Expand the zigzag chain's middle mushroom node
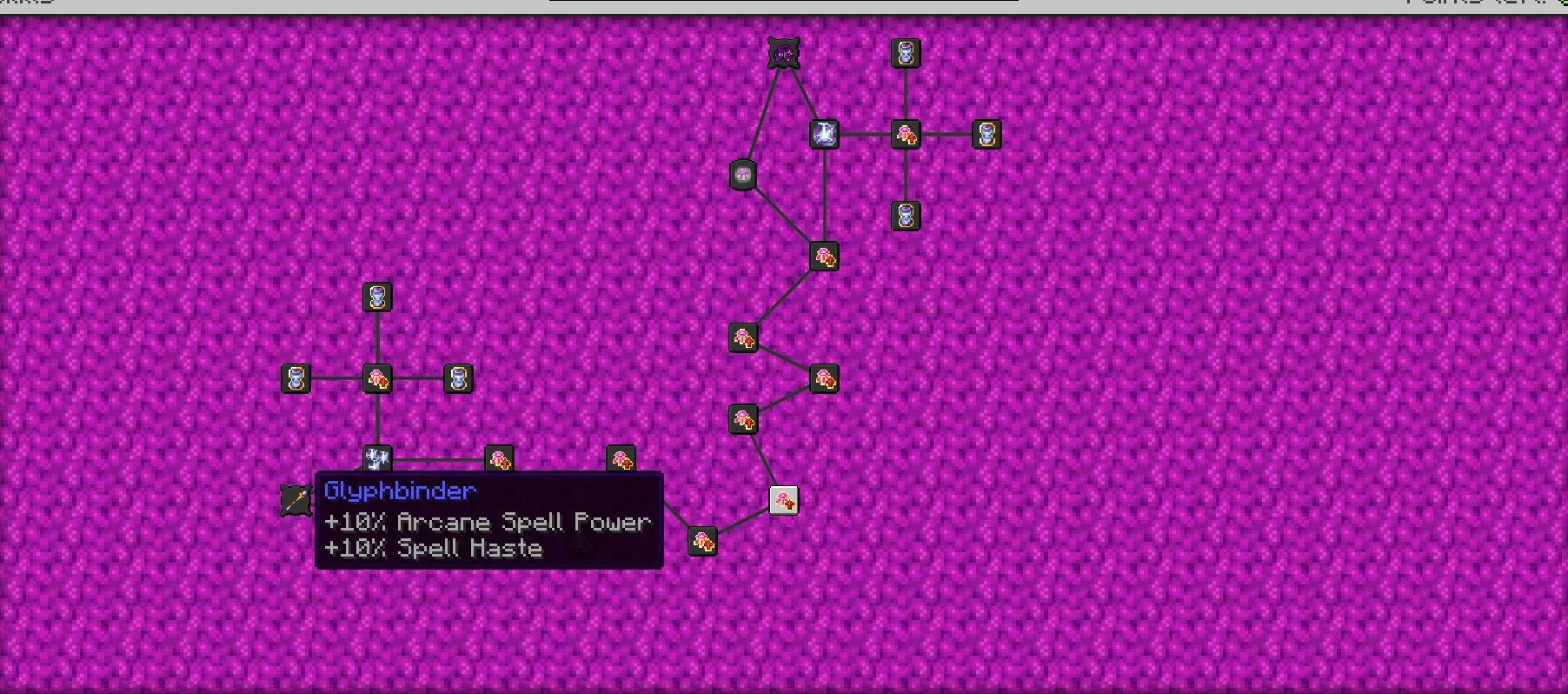This screenshot has height=694, width=1568. point(824,379)
